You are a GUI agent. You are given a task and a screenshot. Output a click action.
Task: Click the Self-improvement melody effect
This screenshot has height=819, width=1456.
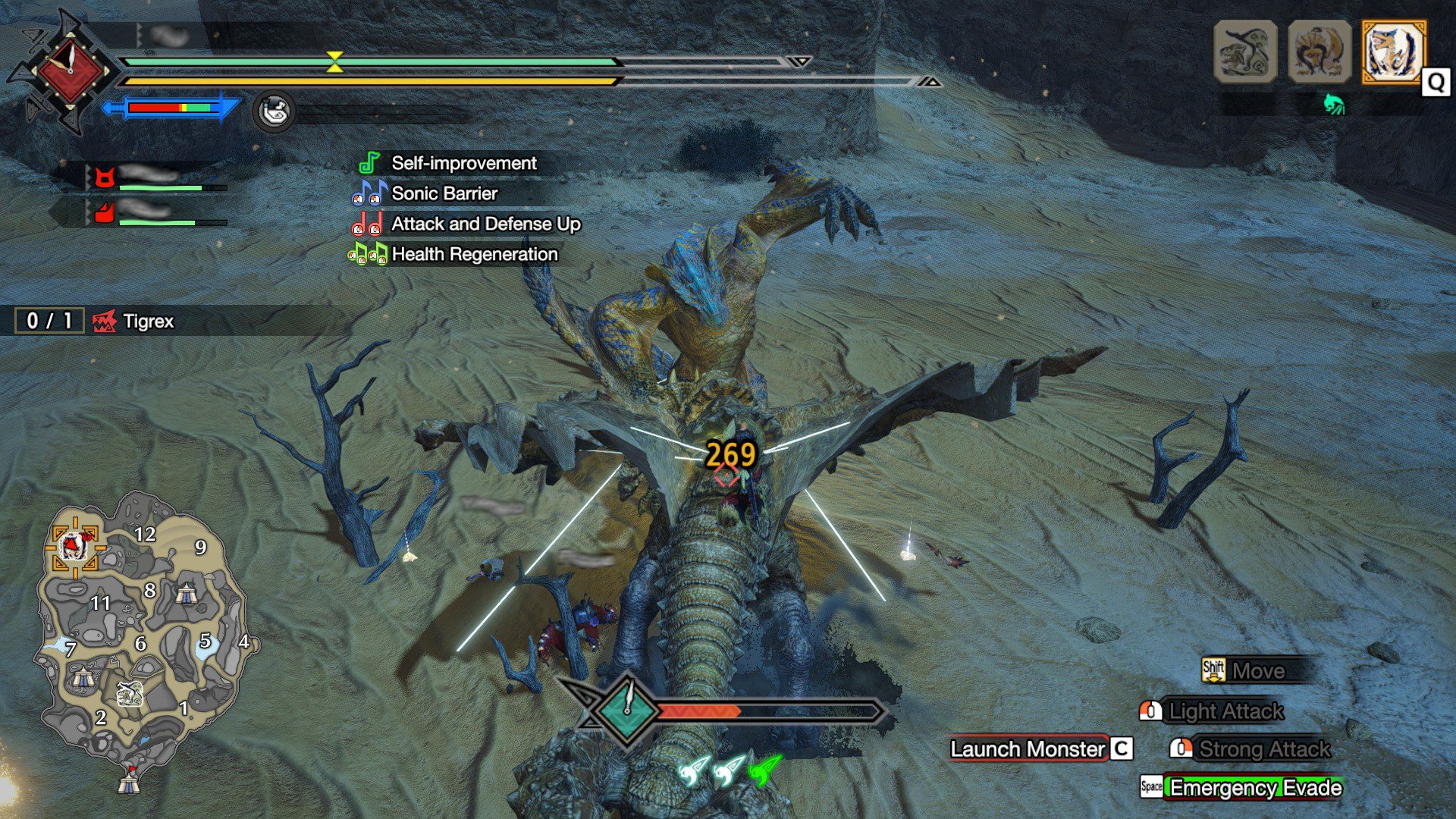(x=463, y=163)
